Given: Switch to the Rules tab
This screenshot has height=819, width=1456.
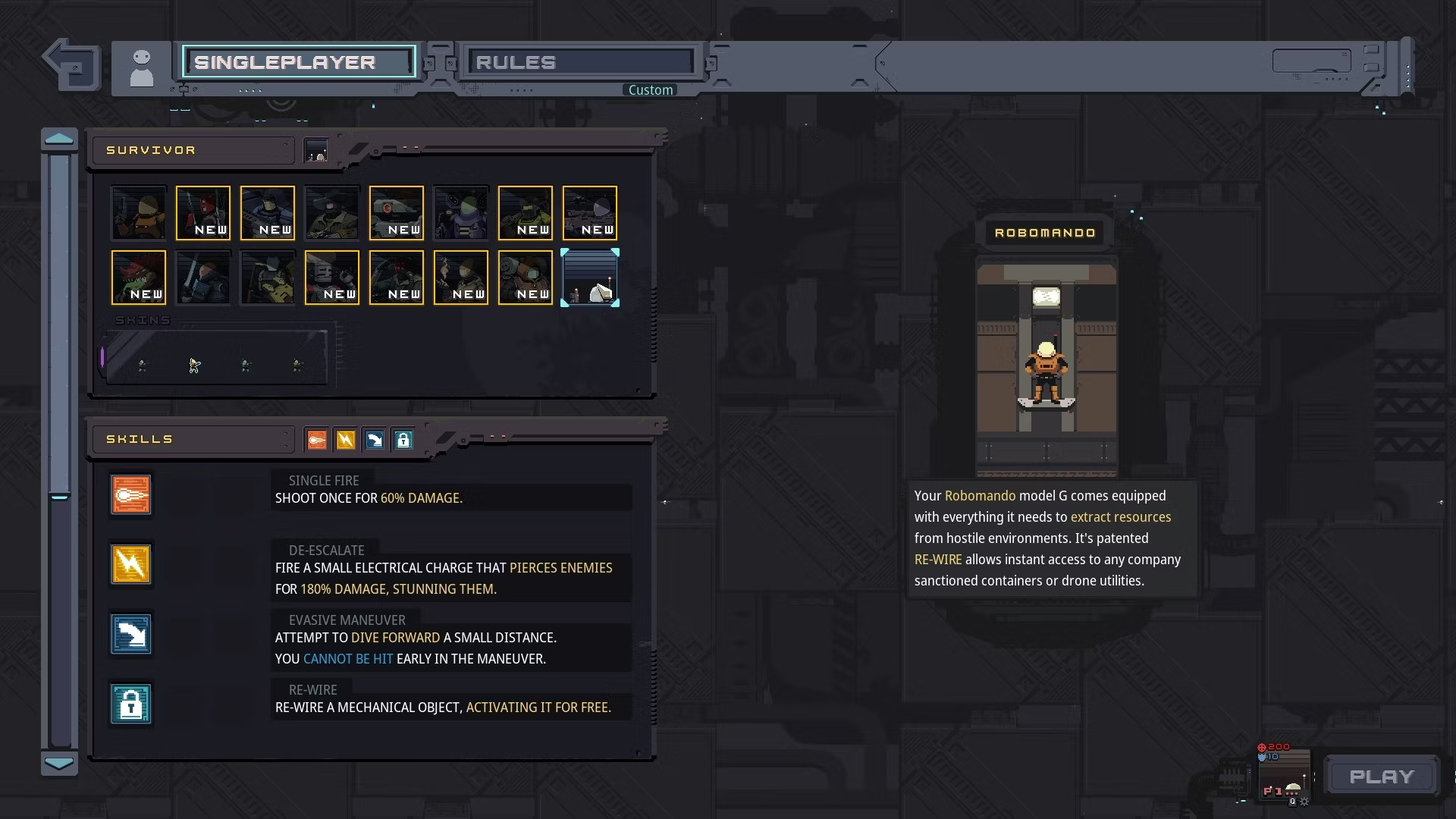Looking at the screenshot, I should click(581, 62).
